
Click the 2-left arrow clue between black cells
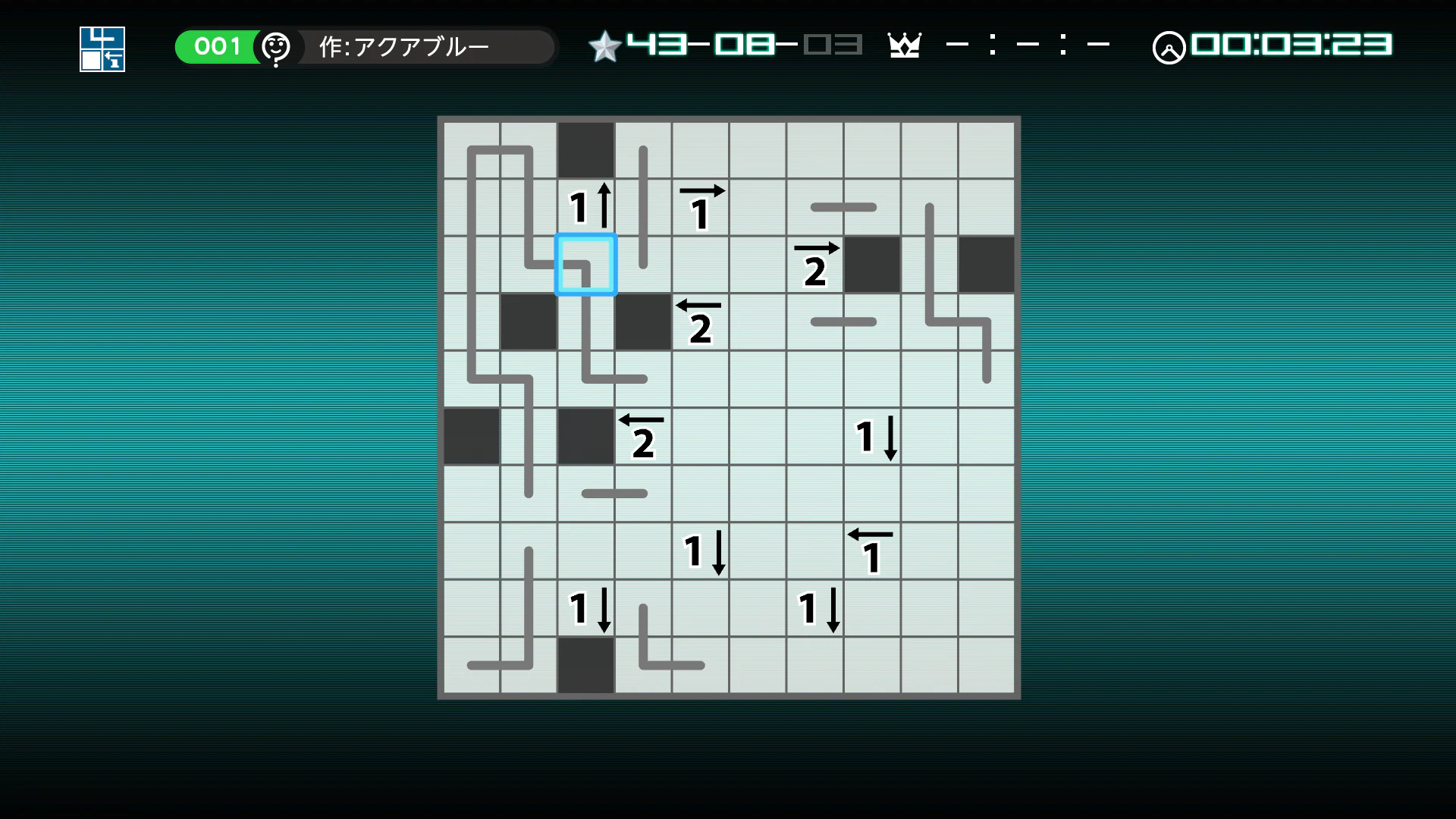coord(700,321)
